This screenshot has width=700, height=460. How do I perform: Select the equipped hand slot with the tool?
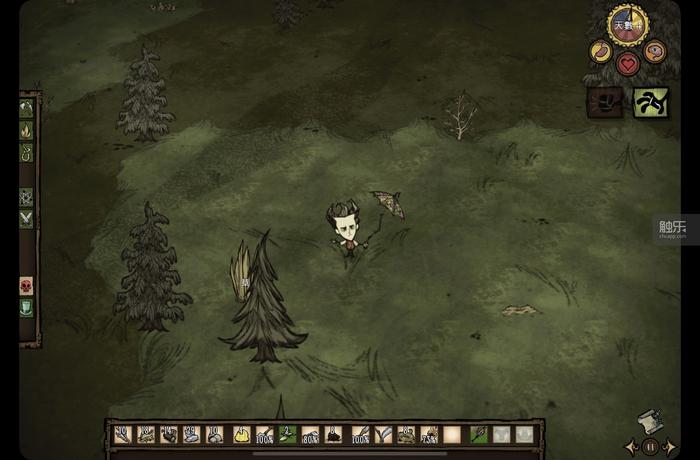(x=478, y=435)
